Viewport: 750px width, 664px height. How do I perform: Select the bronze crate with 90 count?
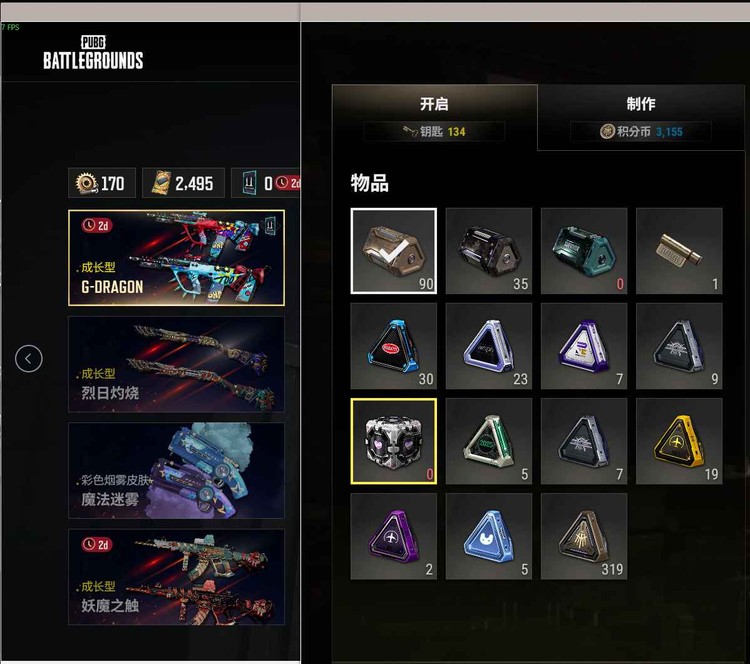tap(394, 251)
